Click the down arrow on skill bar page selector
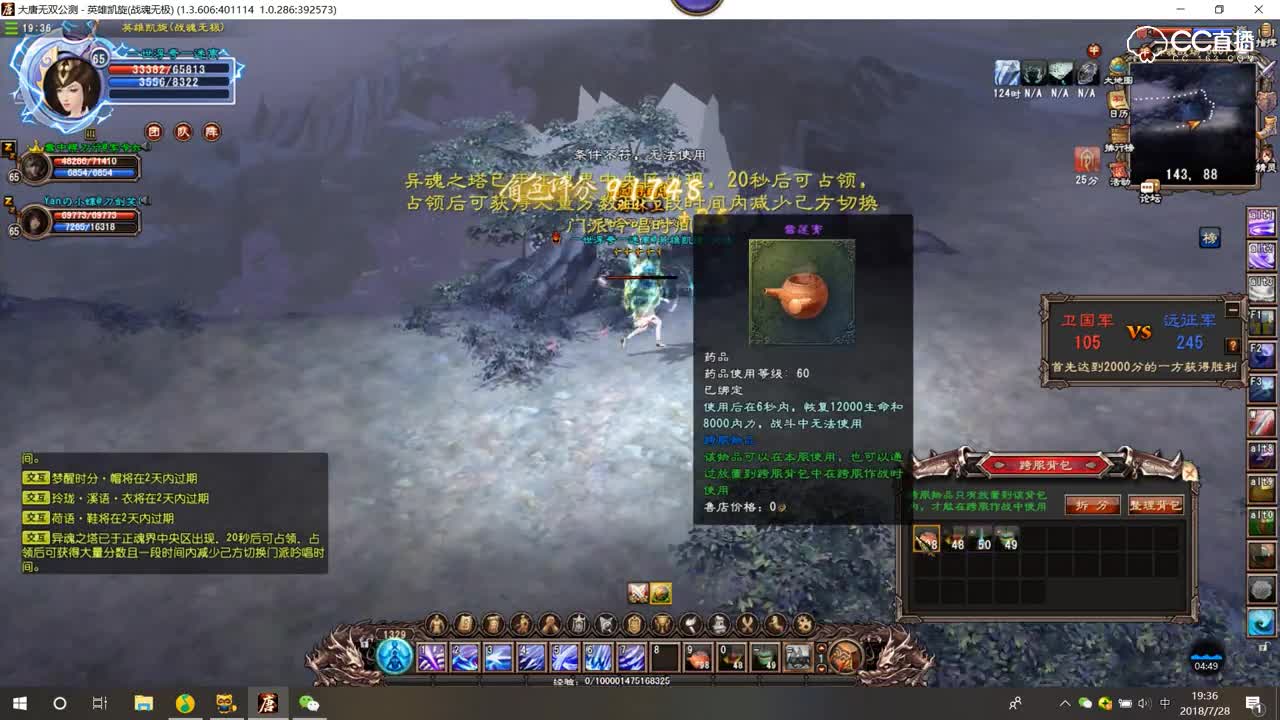This screenshot has width=1280, height=720. tap(822, 669)
